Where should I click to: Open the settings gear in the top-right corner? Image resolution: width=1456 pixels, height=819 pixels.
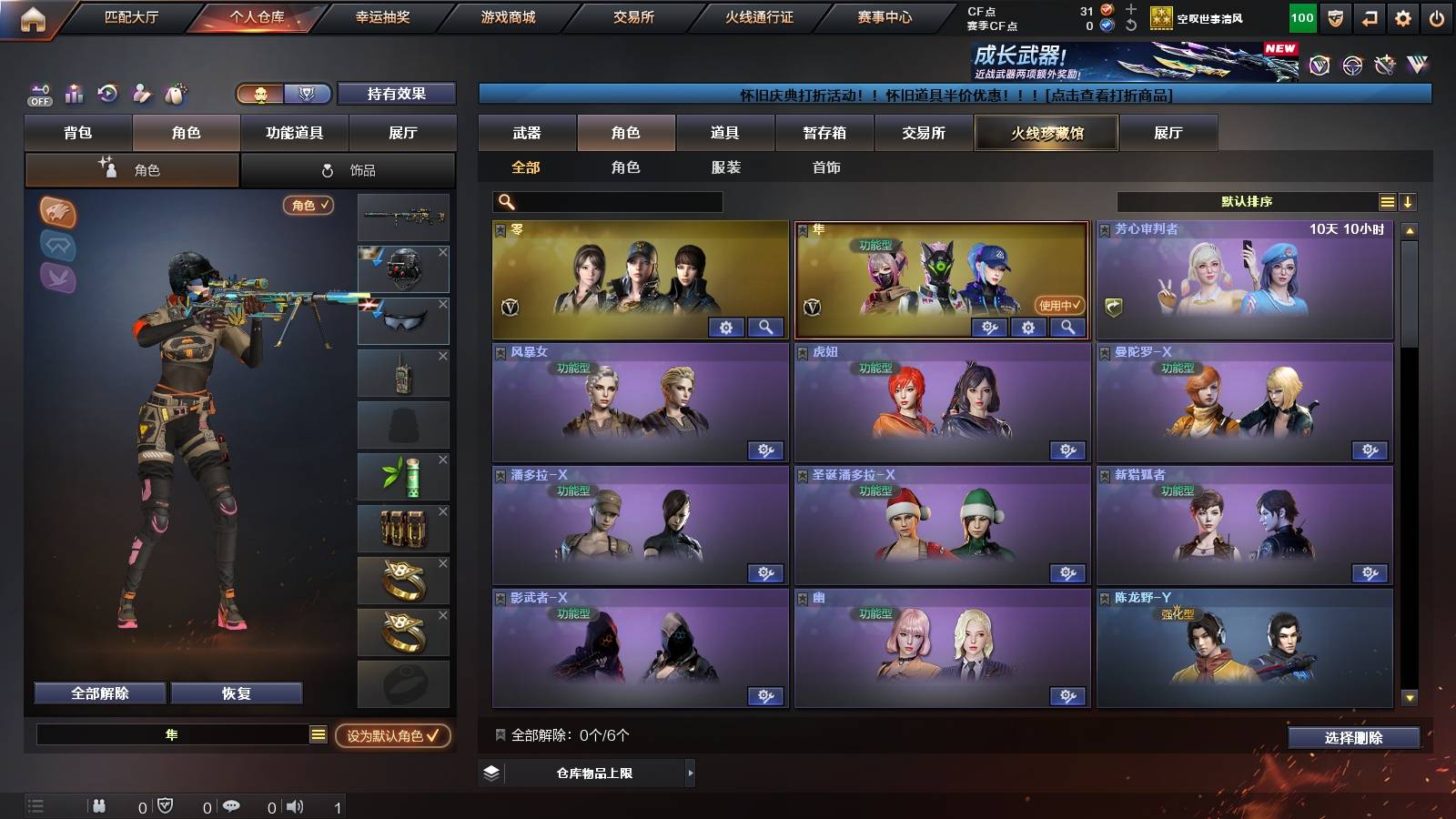coord(1402,18)
